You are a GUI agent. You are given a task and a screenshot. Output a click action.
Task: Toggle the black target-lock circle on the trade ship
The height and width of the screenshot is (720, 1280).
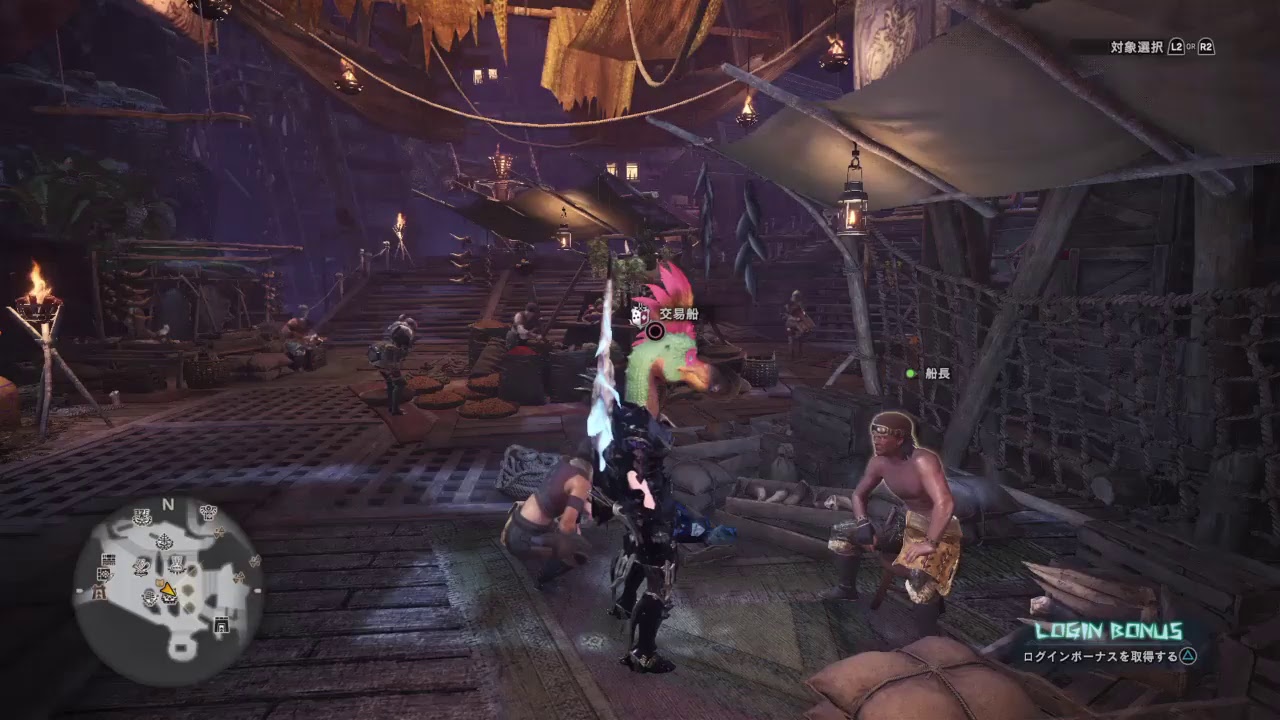click(654, 331)
